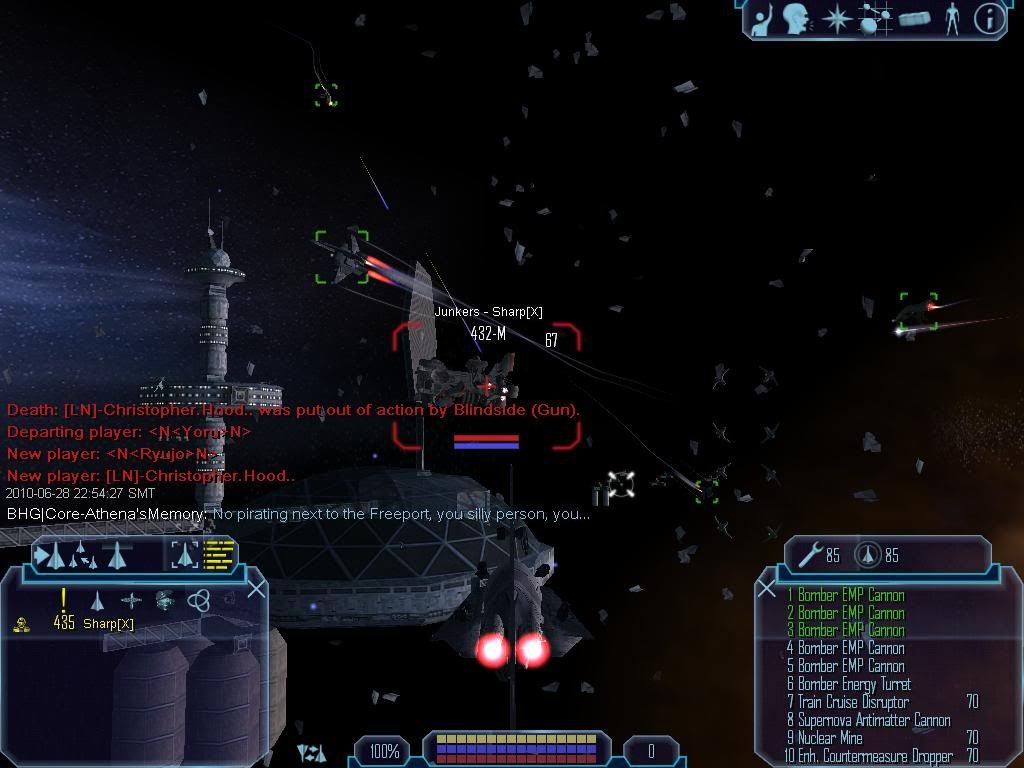The height and width of the screenshot is (768, 1024).
Task: Use the shield battery icon
Action: (x=868, y=554)
